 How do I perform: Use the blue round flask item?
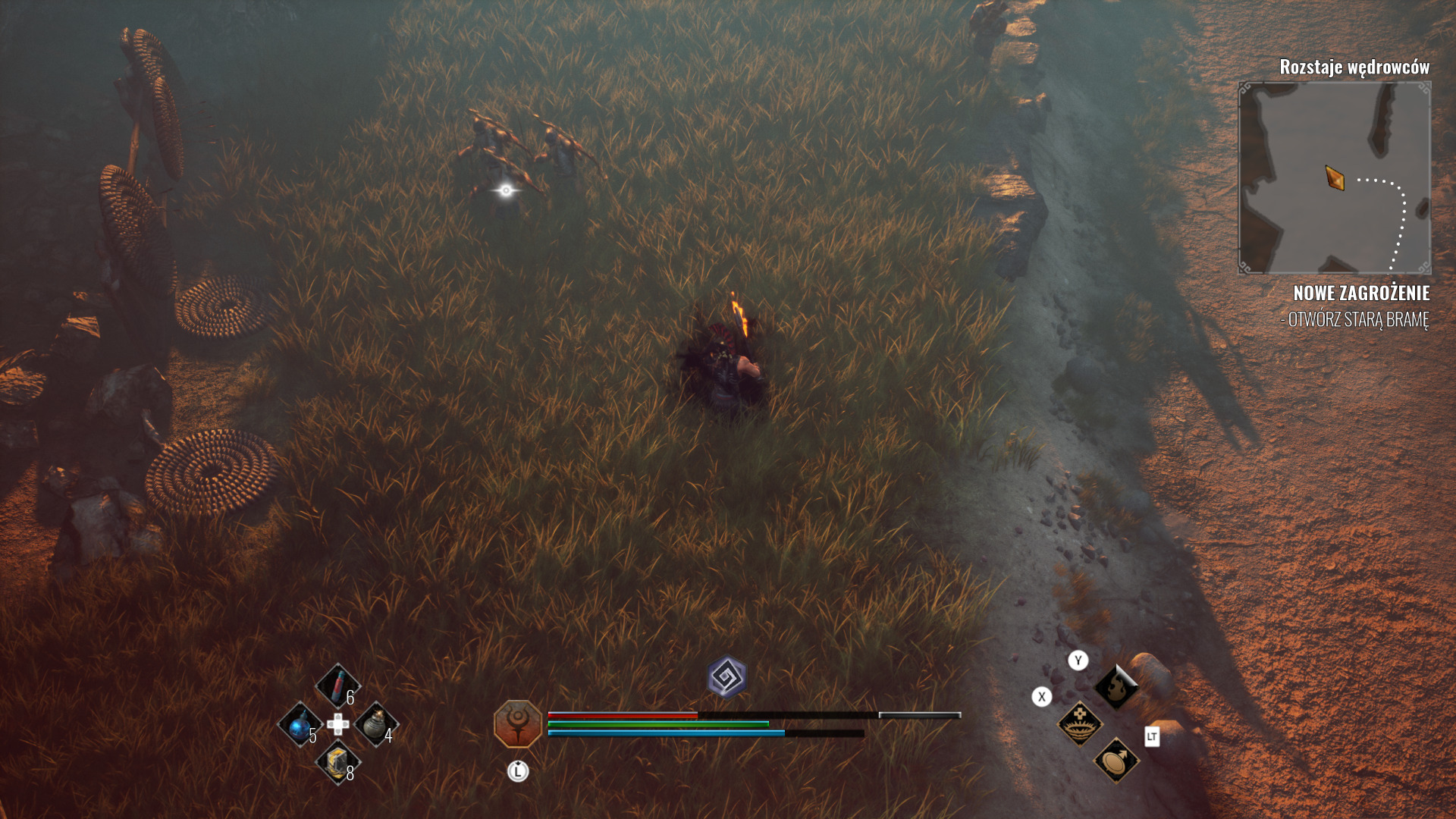pos(300,723)
